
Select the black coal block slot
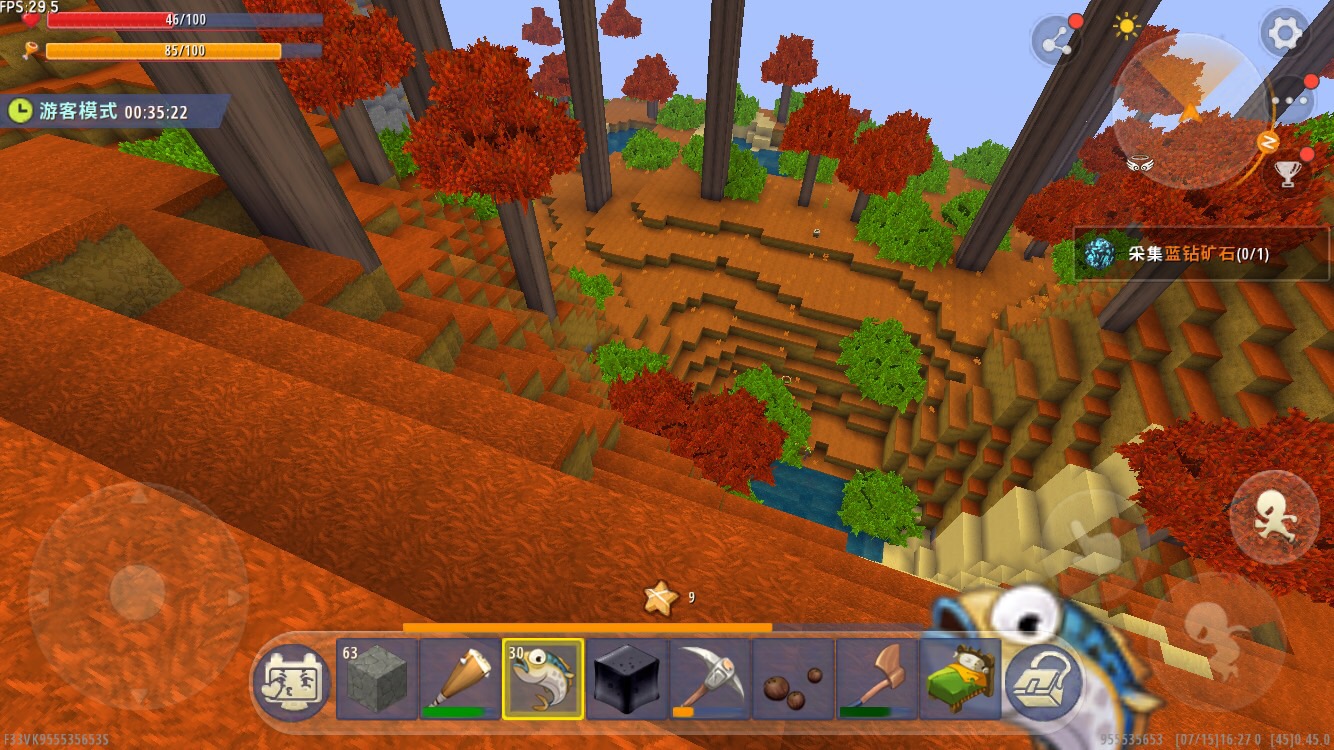point(626,679)
